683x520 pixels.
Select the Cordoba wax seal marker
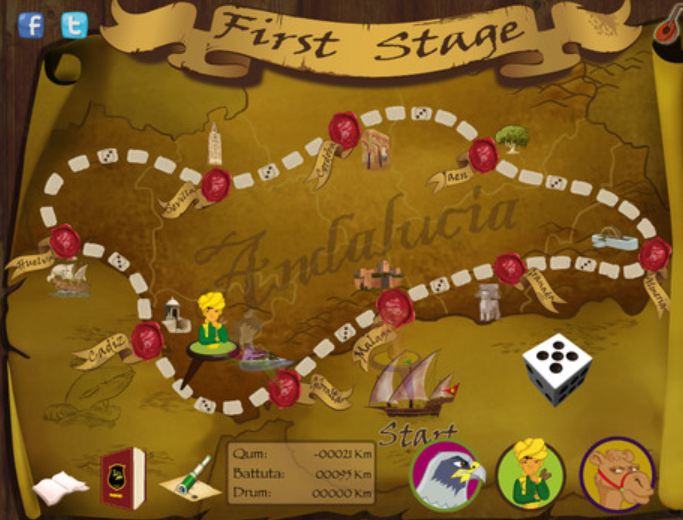(344, 129)
